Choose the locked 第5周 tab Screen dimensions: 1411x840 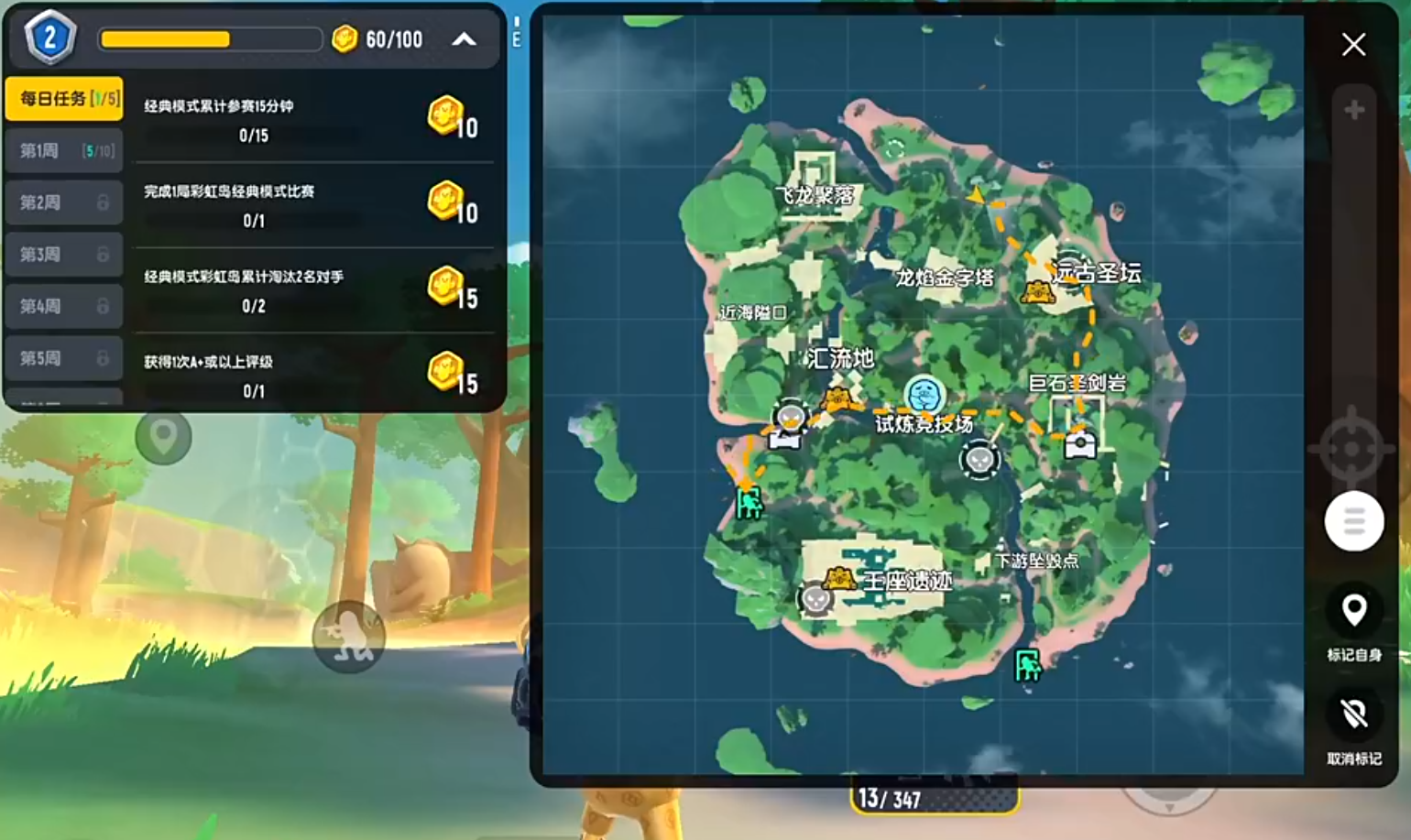coord(64,358)
